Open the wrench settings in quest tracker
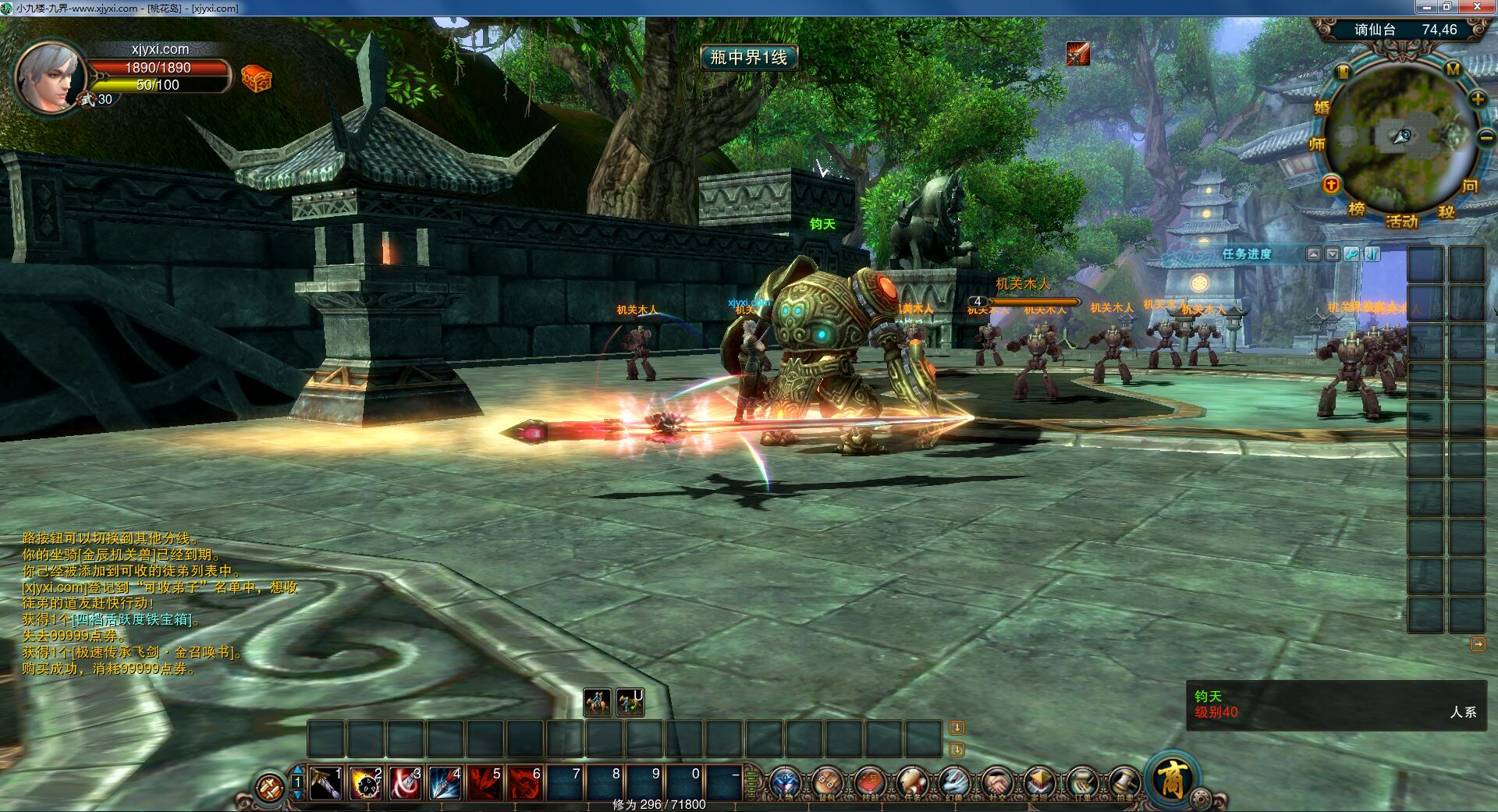 pyautogui.click(x=1351, y=254)
